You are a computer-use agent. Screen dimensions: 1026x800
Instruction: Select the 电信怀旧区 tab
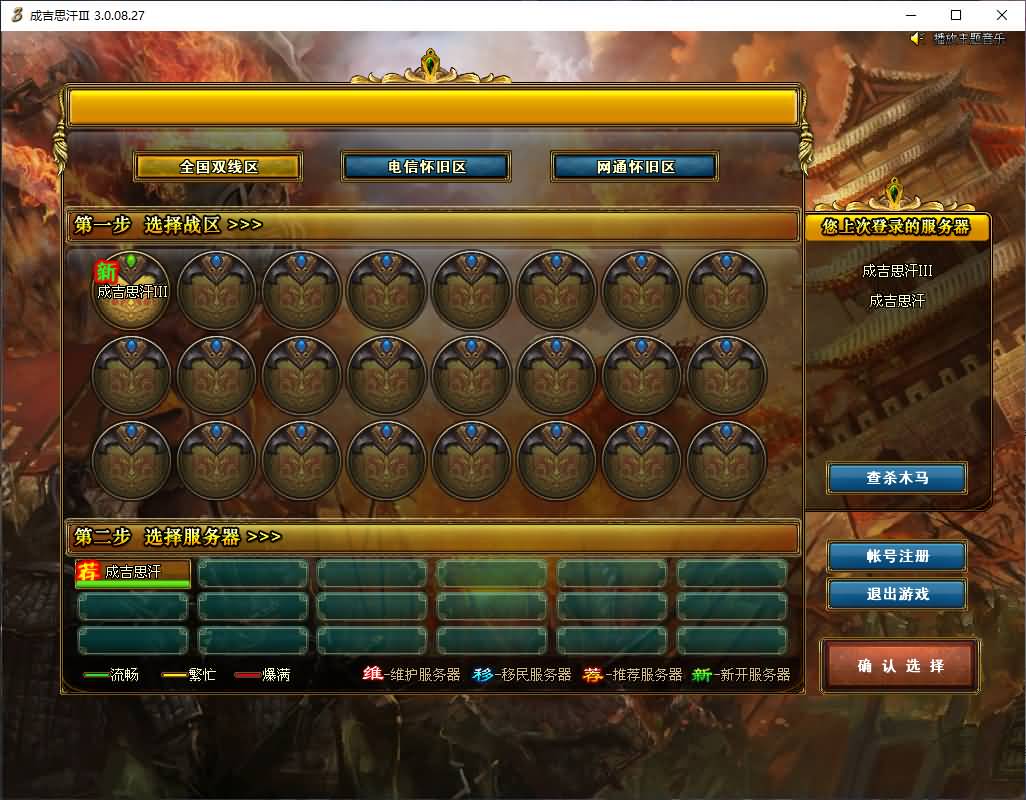pyautogui.click(x=427, y=167)
